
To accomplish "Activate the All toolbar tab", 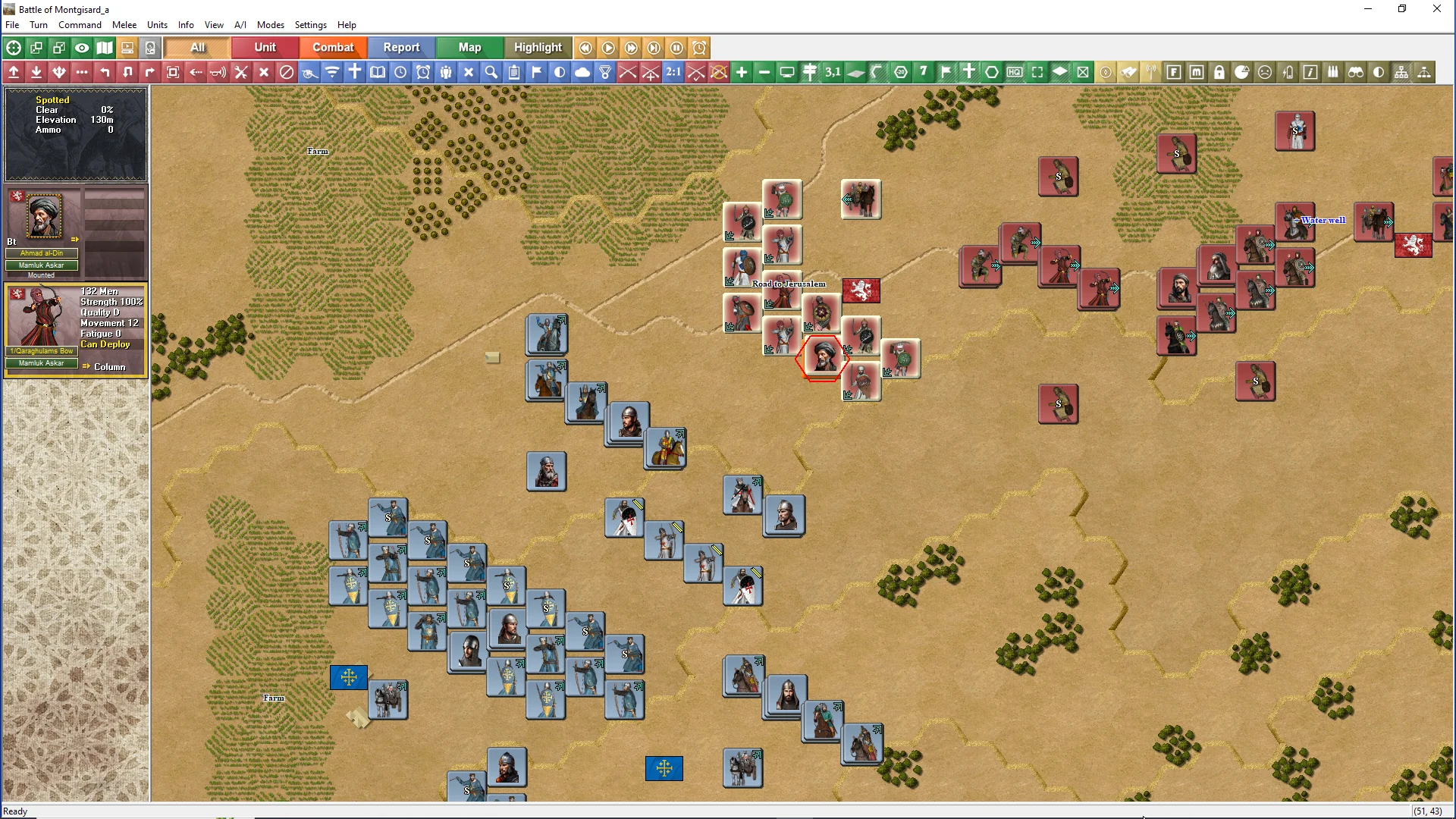I will (x=197, y=47).
